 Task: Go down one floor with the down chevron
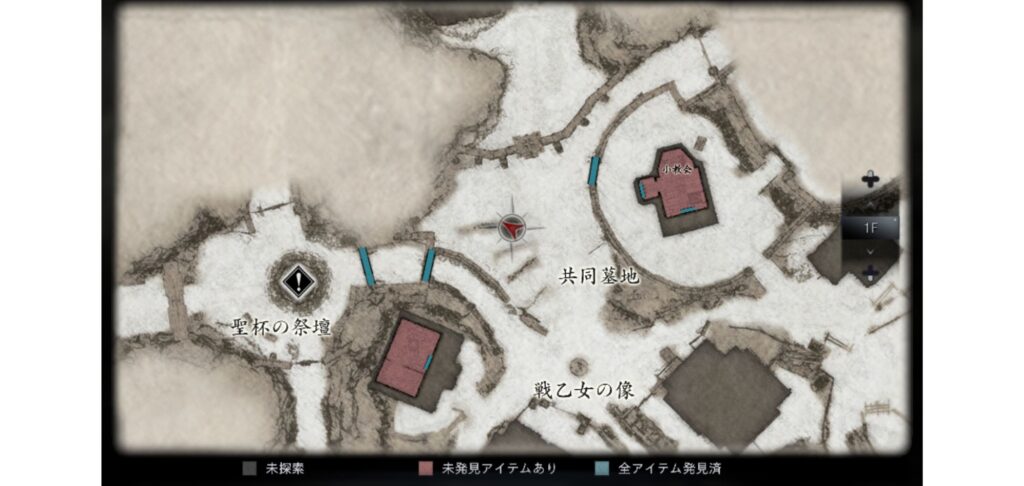pyautogui.click(x=870, y=250)
